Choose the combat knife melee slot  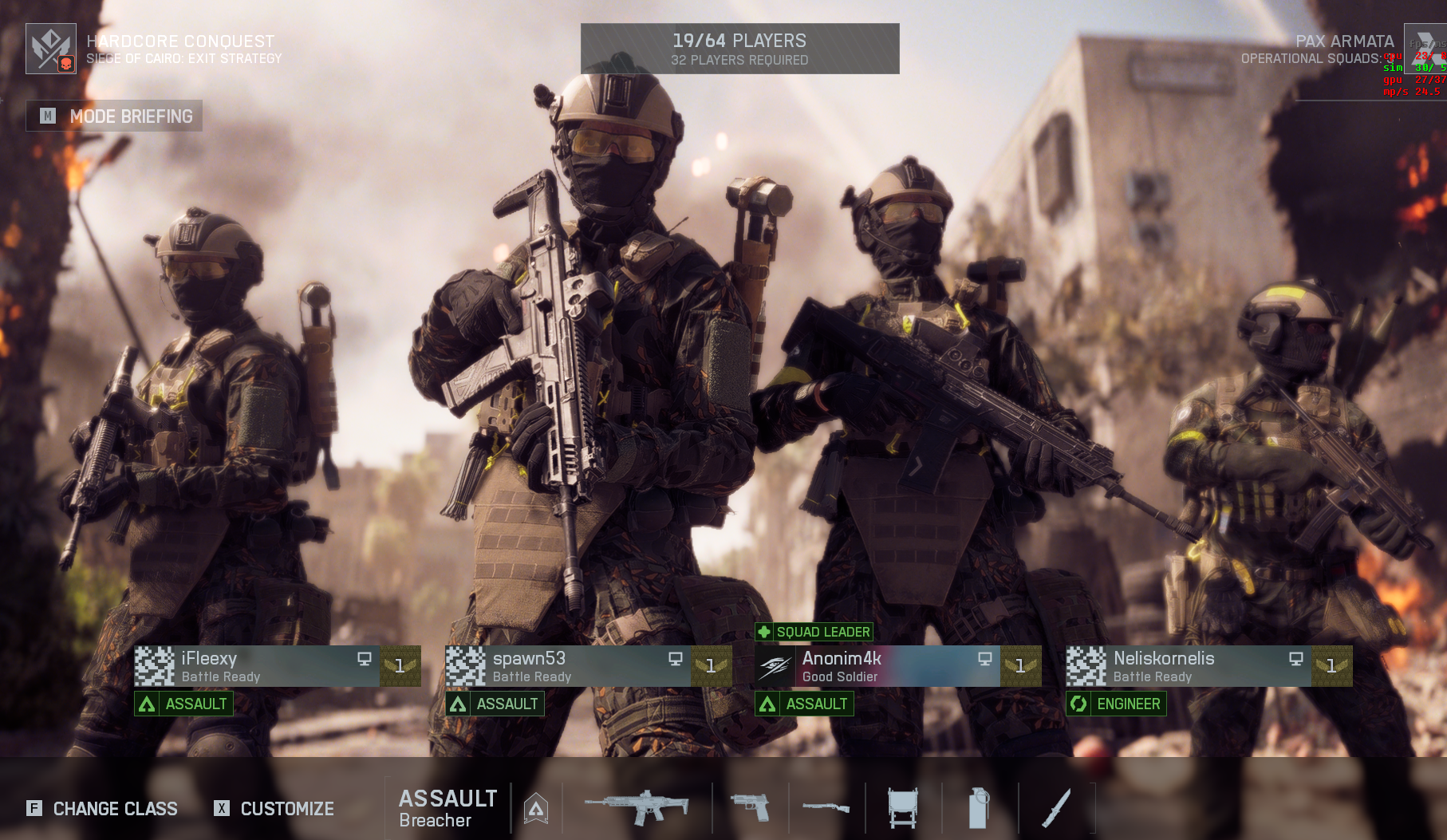(x=1055, y=807)
